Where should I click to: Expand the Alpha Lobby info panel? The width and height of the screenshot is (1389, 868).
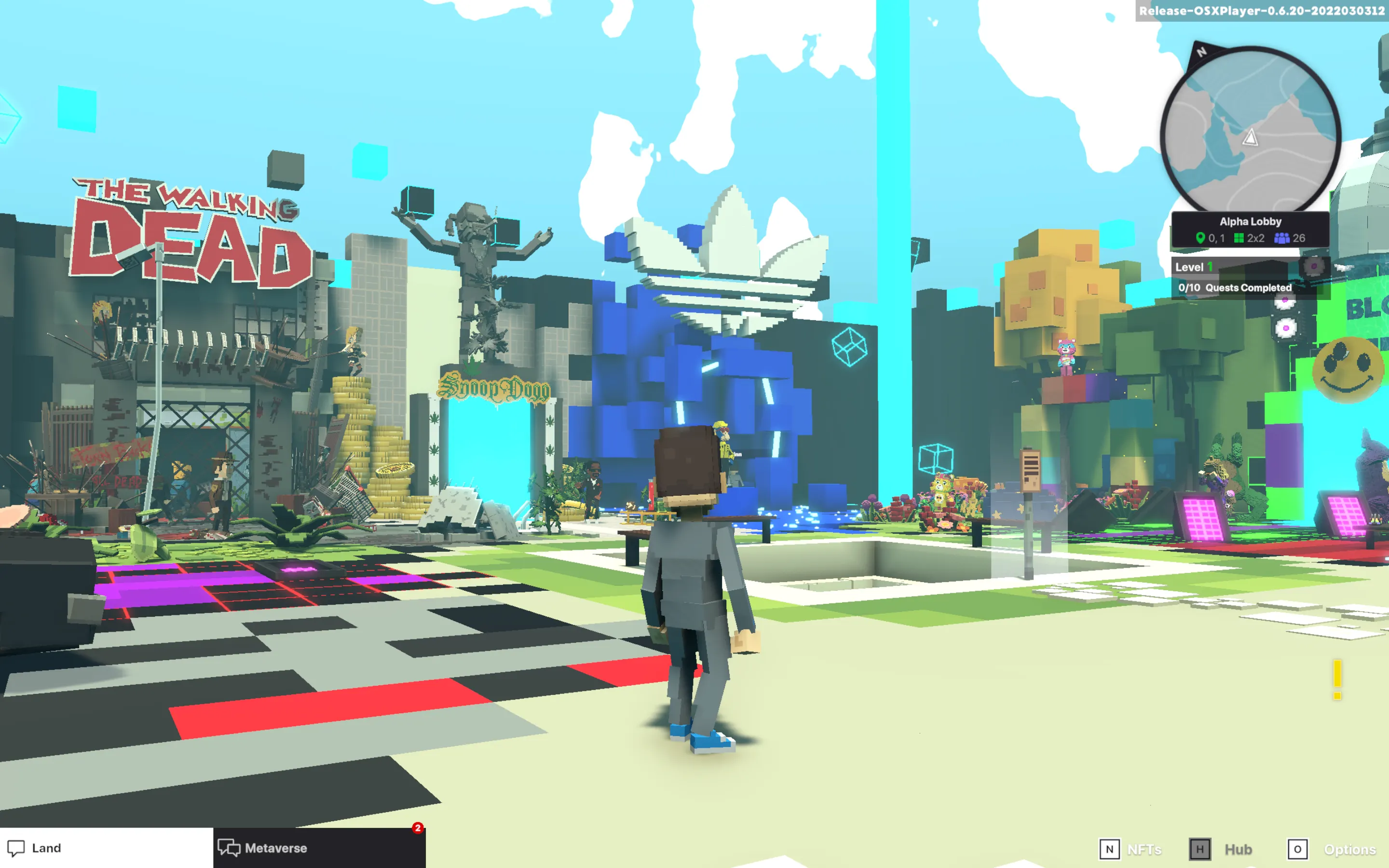(1251, 221)
